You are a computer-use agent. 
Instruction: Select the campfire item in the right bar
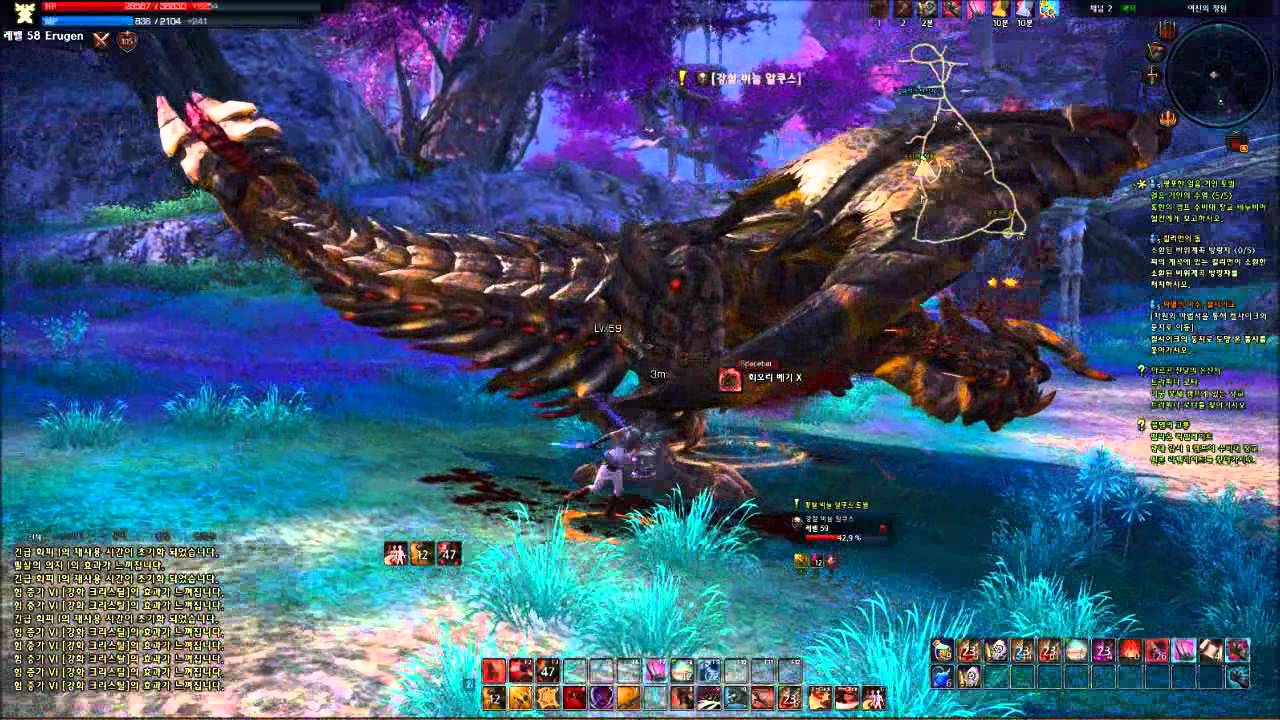[1130, 651]
